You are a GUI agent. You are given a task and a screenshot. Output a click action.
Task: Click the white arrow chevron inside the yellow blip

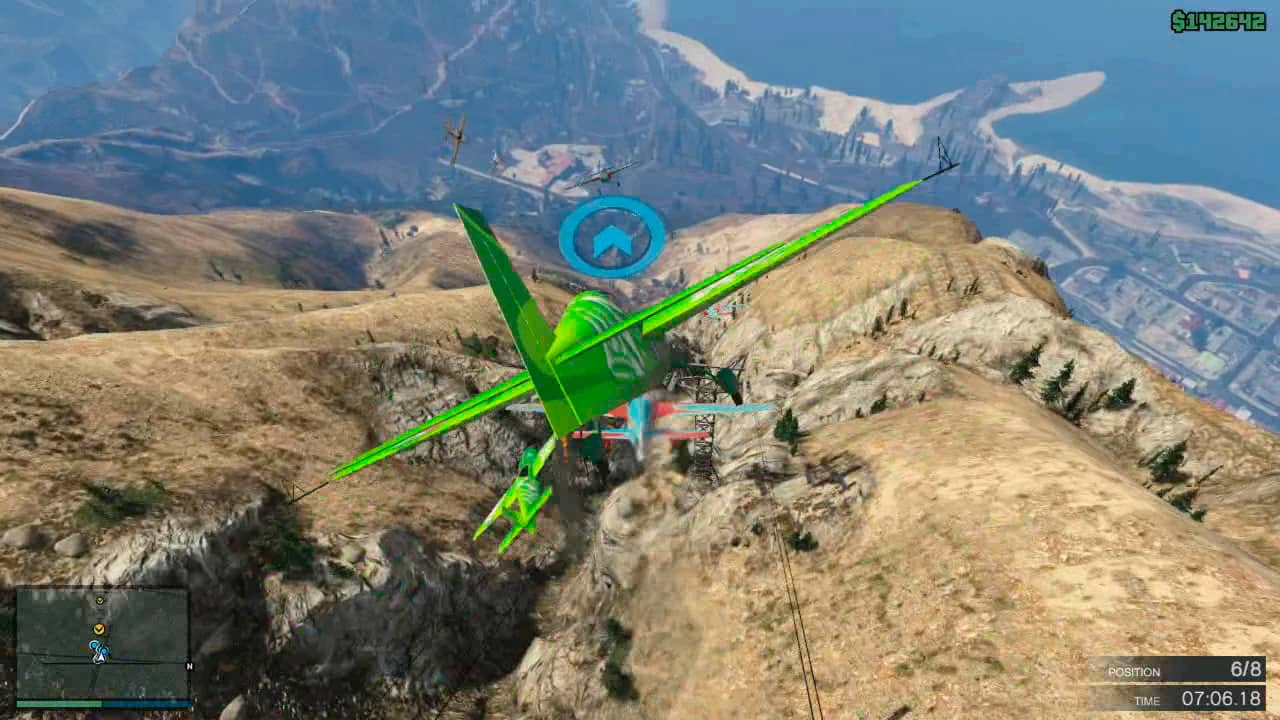click(x=98, y=629)
